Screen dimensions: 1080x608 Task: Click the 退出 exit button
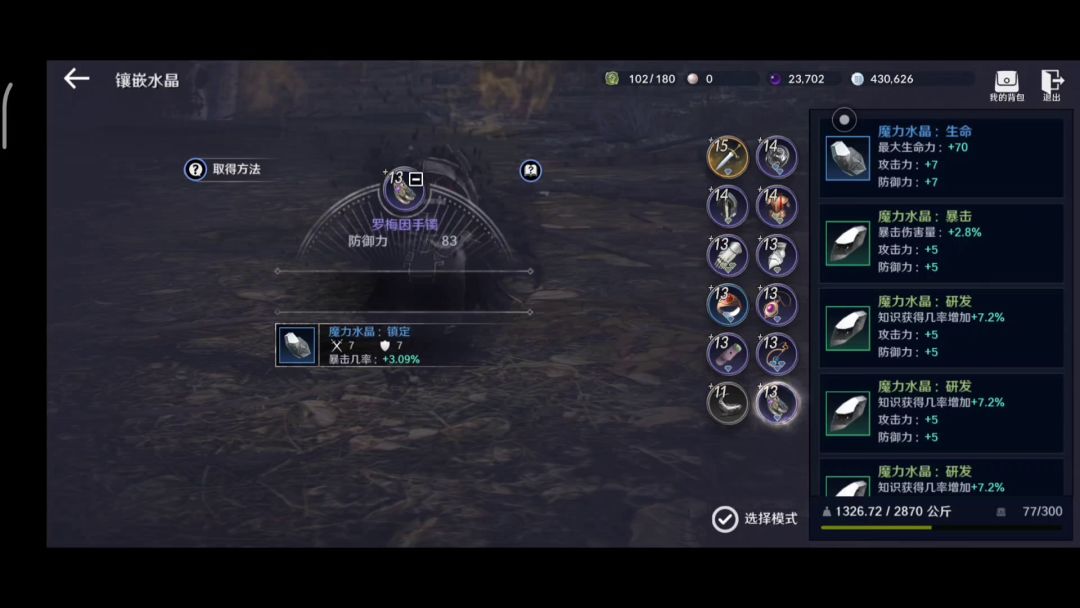1052,85
